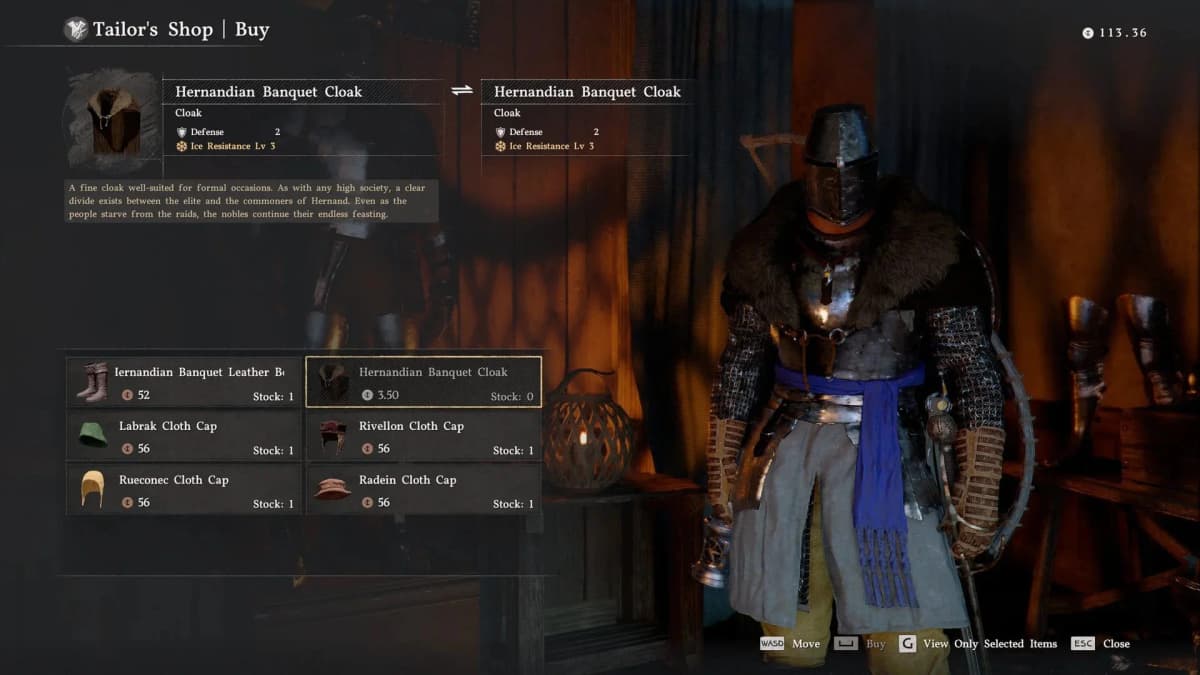Choose the Labrak Cloth Cap
Image resolution: width=1200 pixels, height=675 pixels.
[x=184, y=436]
